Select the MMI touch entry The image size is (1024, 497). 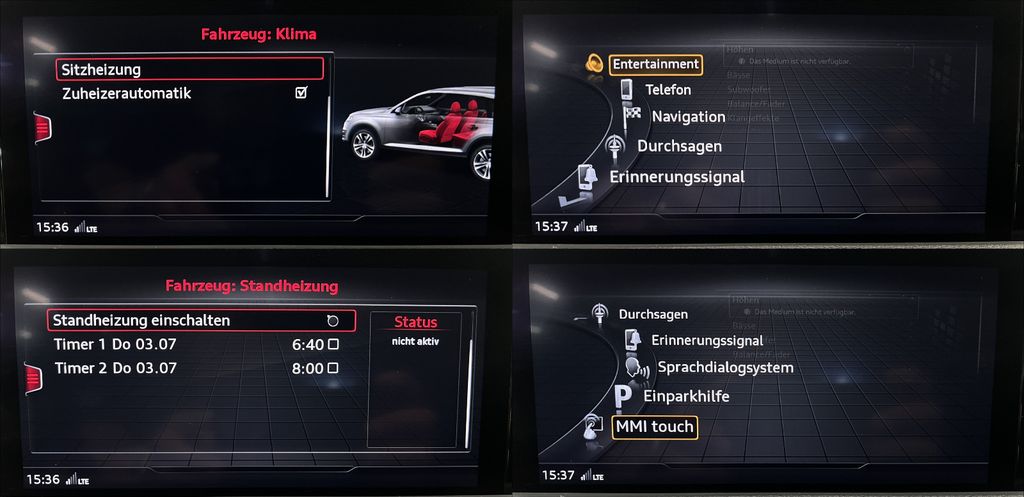pyautogui.click(x=654, y=427)
